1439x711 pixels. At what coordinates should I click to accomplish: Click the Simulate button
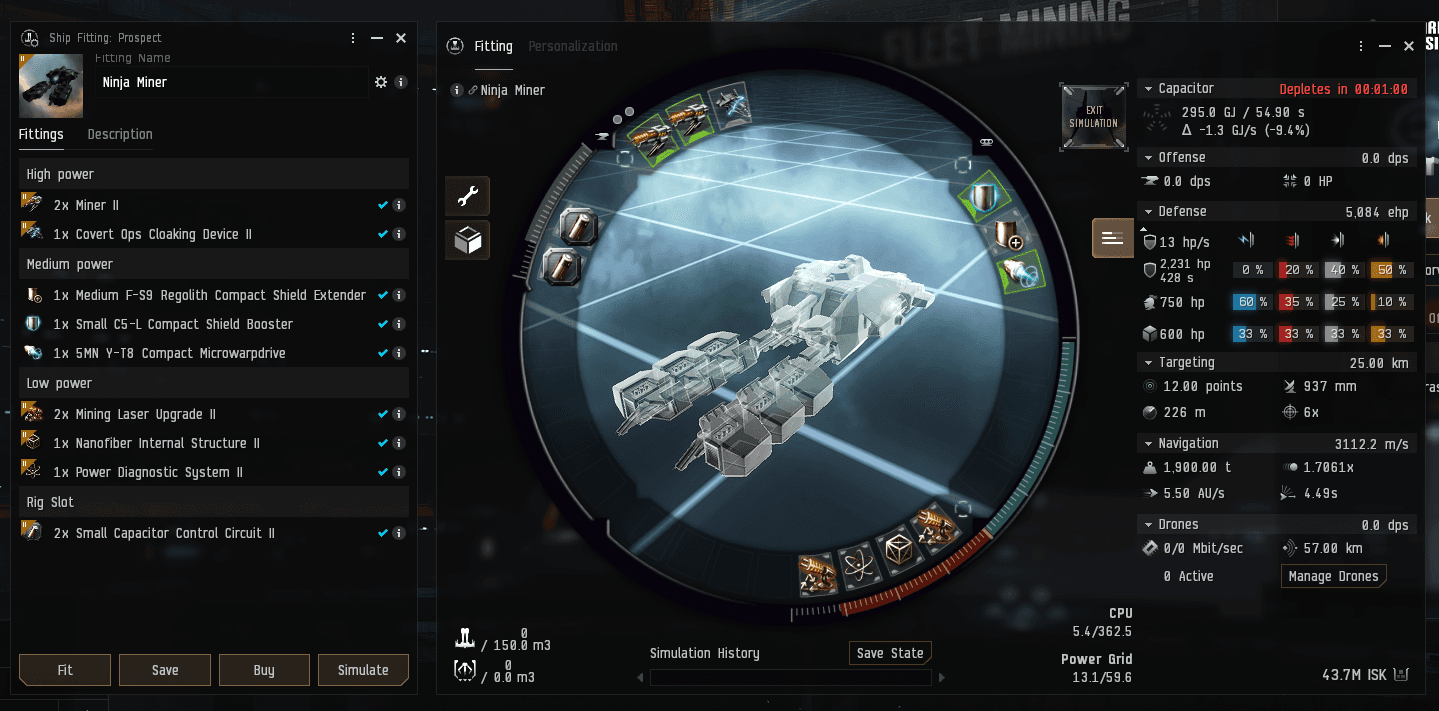[x=363, y=670]
